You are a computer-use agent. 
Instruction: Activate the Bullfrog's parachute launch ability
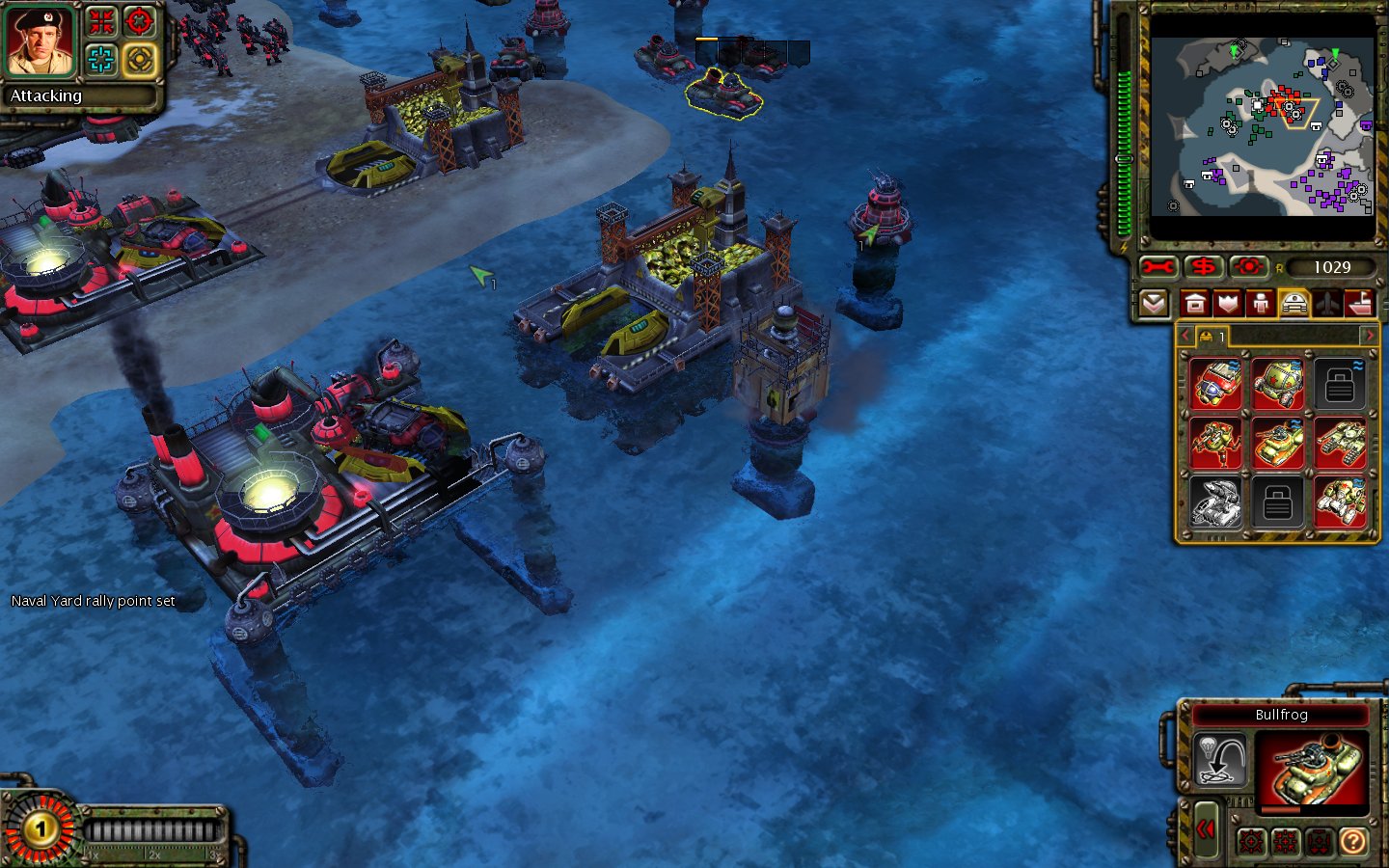(x=1220, y=759)
